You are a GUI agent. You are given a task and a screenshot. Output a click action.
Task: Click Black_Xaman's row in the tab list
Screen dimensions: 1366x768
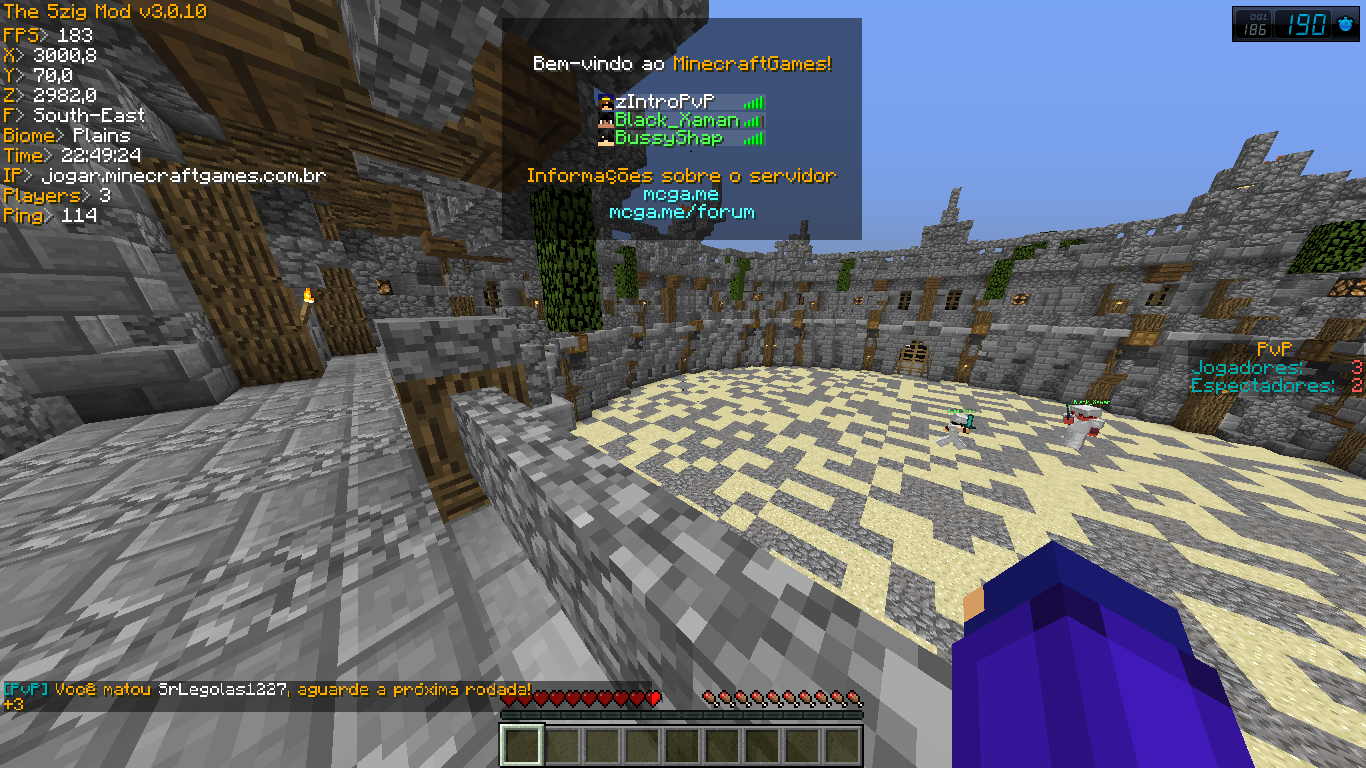[676, 120]
